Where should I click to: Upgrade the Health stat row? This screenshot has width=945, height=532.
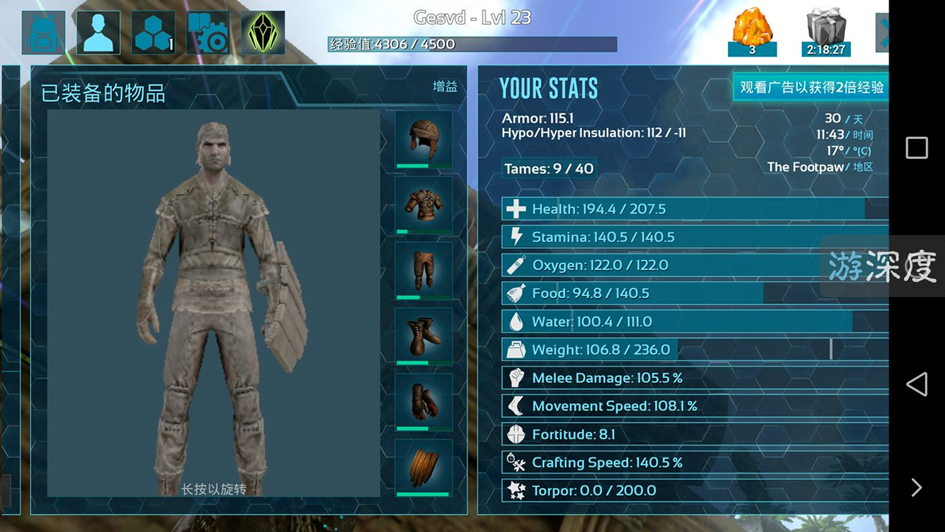[x=694, y=209]
